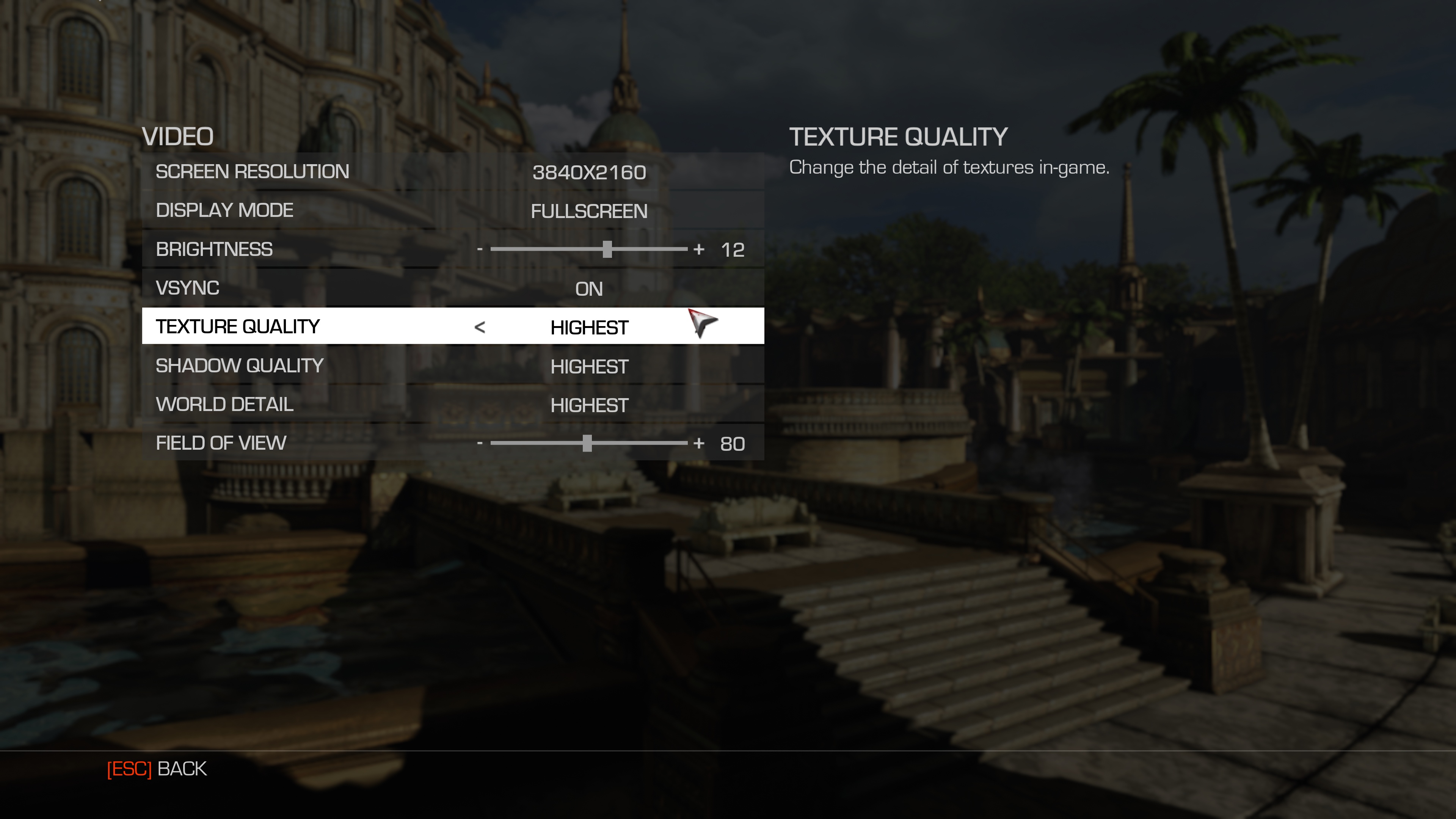
Task: Select the Screen Resolution row
Action: point(452,172)
